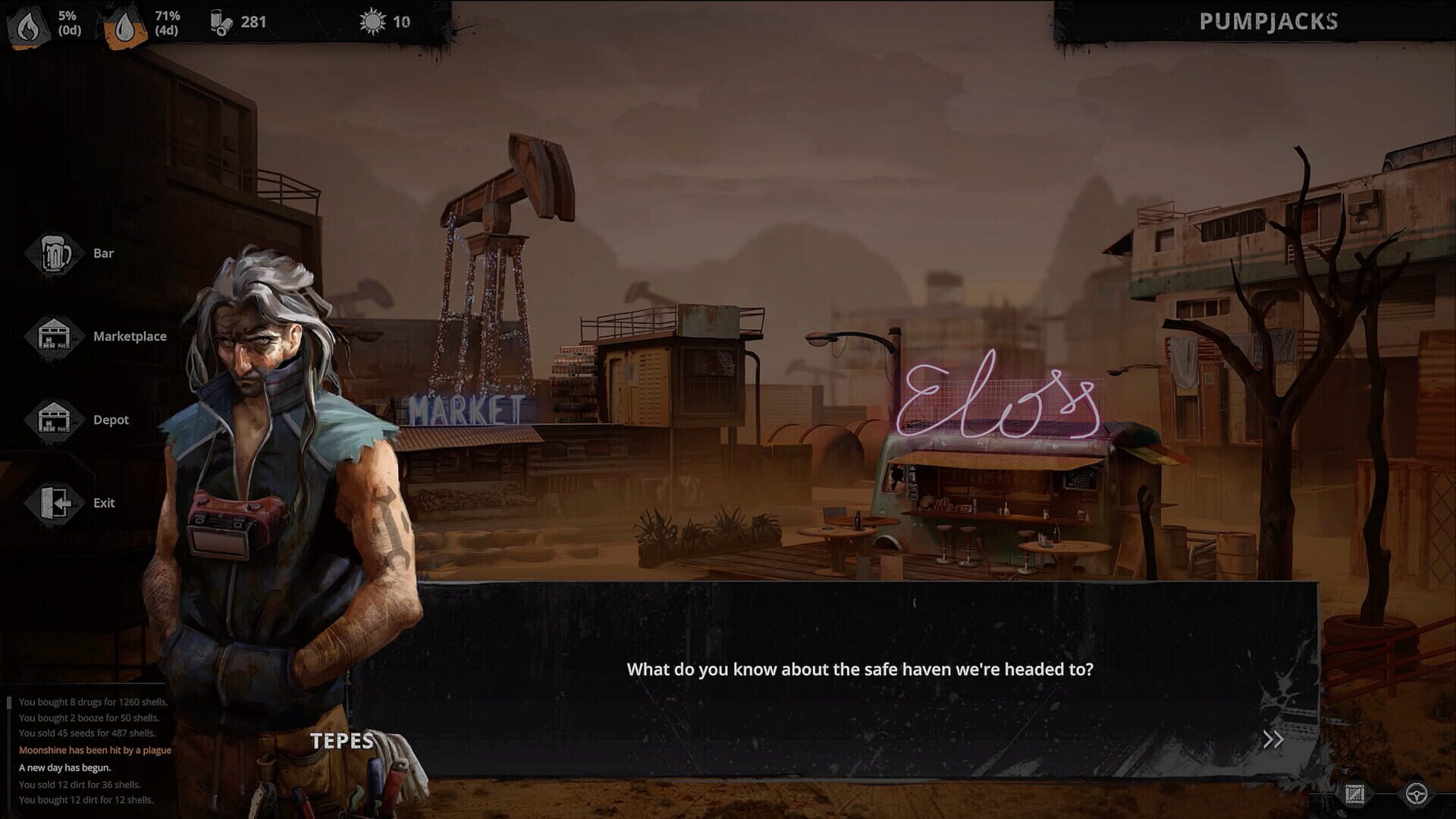Viewport: 1456px width, 819px height.
Task: Select the Moonshine plague log message
Action: 94,749
